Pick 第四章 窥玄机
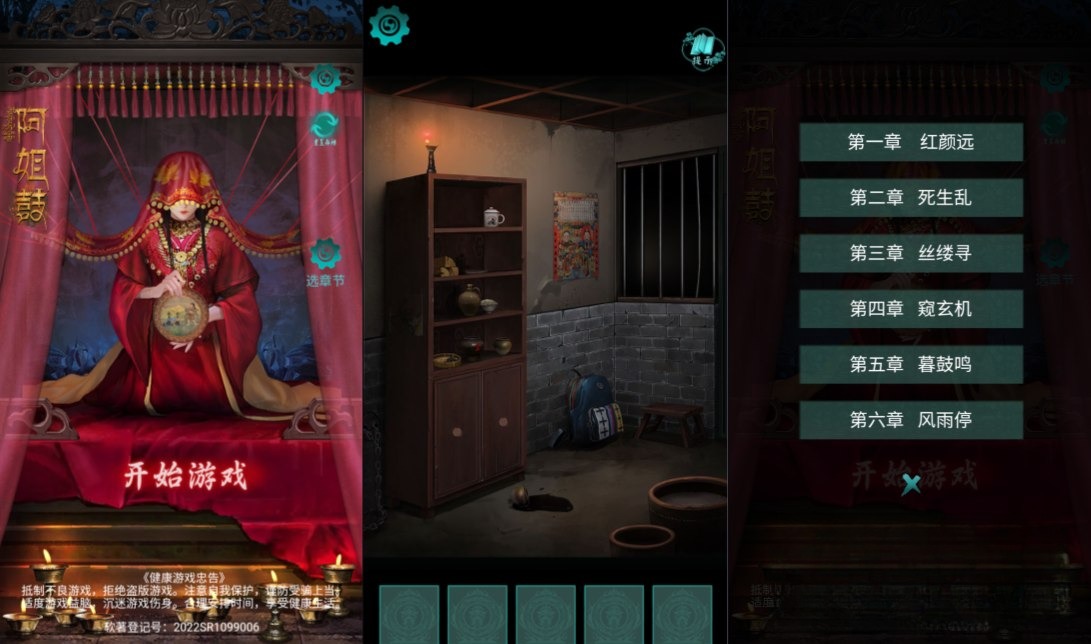 point(910,309)
